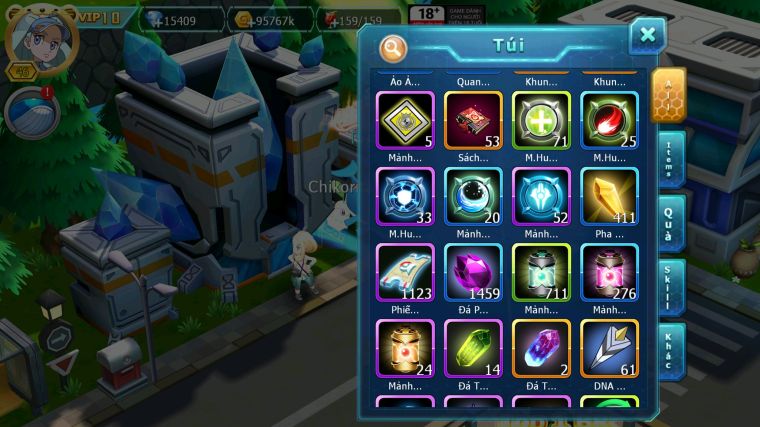Select the green cross badge with 71

(541, 120)
